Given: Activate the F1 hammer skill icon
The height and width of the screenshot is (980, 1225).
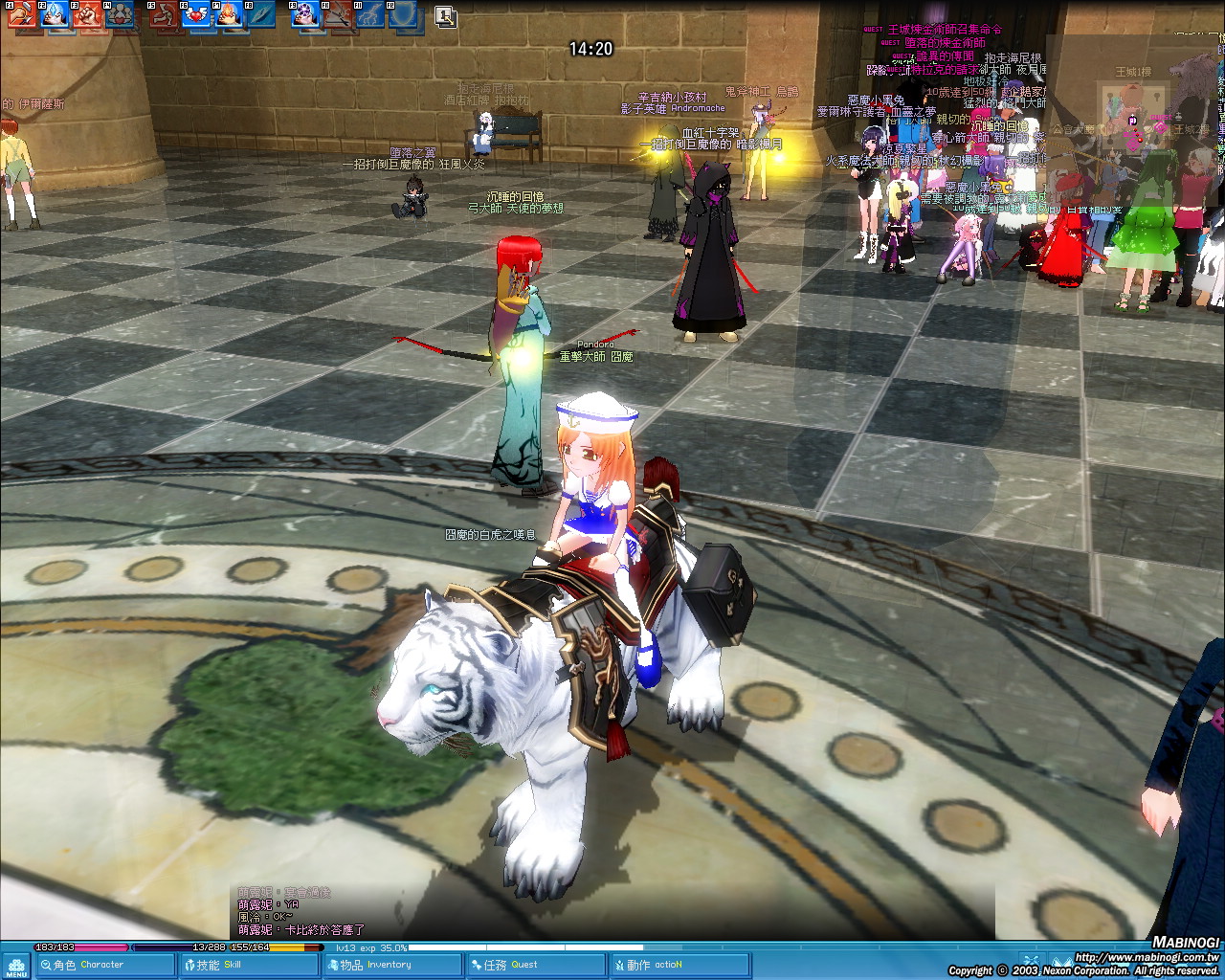Looking at the screenshot, I should pyautogui.click(x=21, y=13).
